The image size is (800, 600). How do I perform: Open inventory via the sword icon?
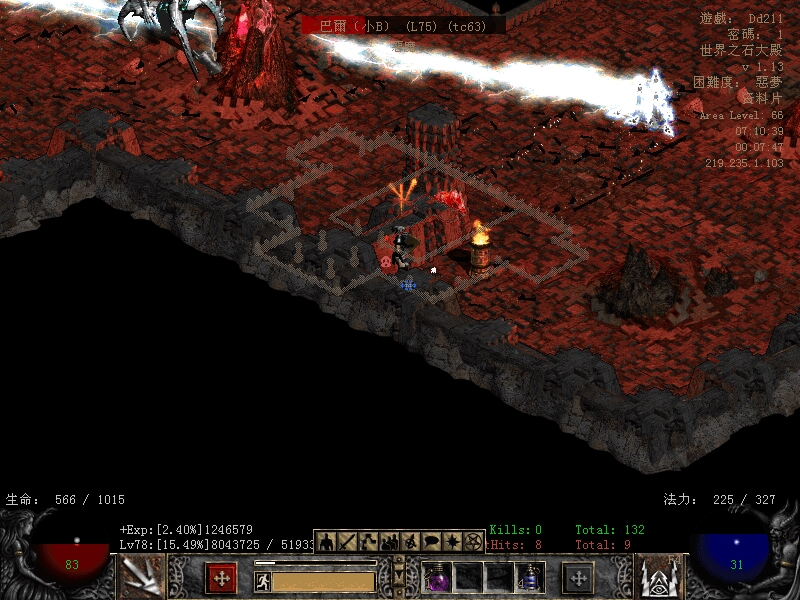tap(347, 541)
